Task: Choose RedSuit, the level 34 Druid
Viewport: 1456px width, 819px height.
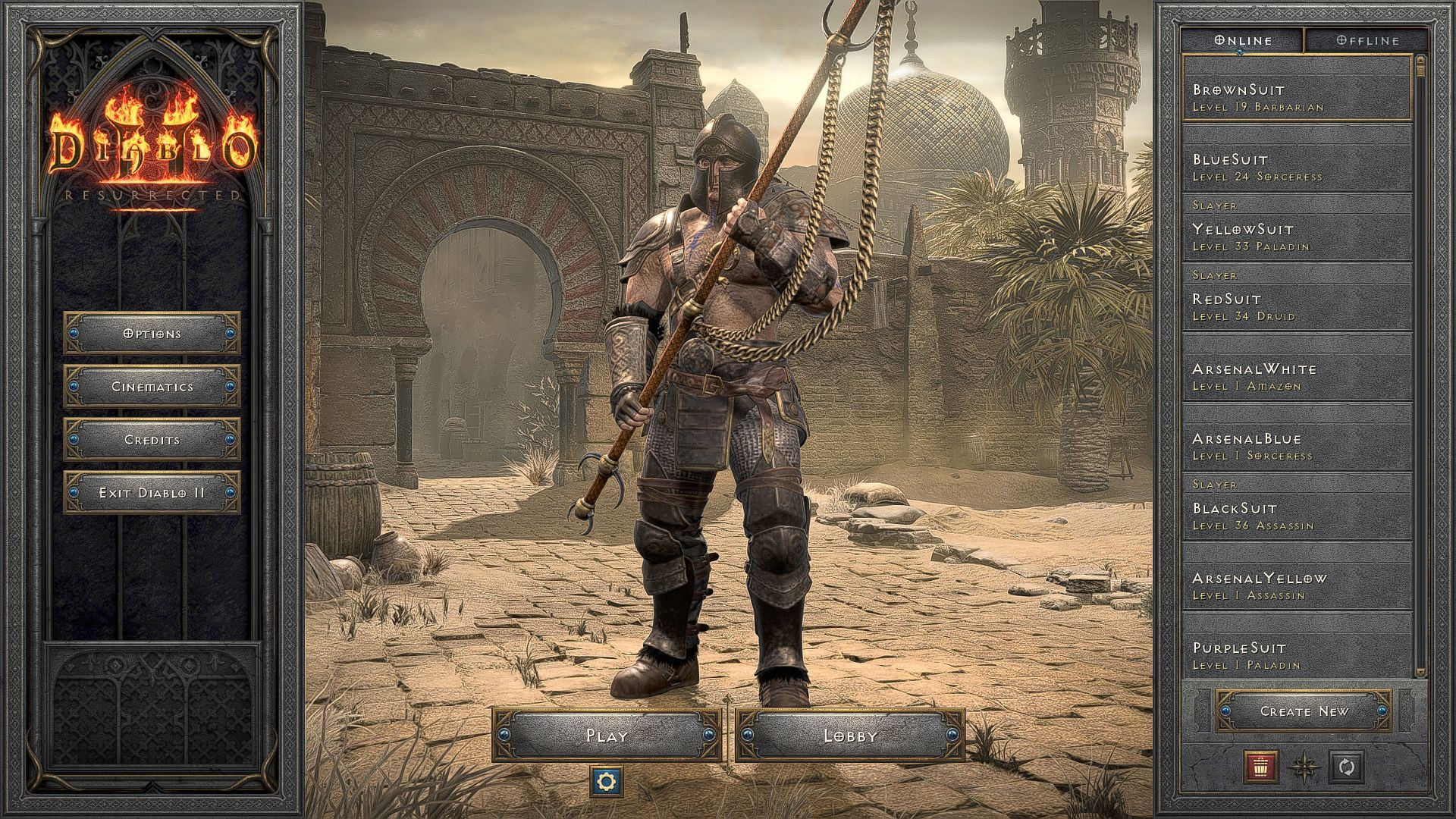Action: (1289, 306)
